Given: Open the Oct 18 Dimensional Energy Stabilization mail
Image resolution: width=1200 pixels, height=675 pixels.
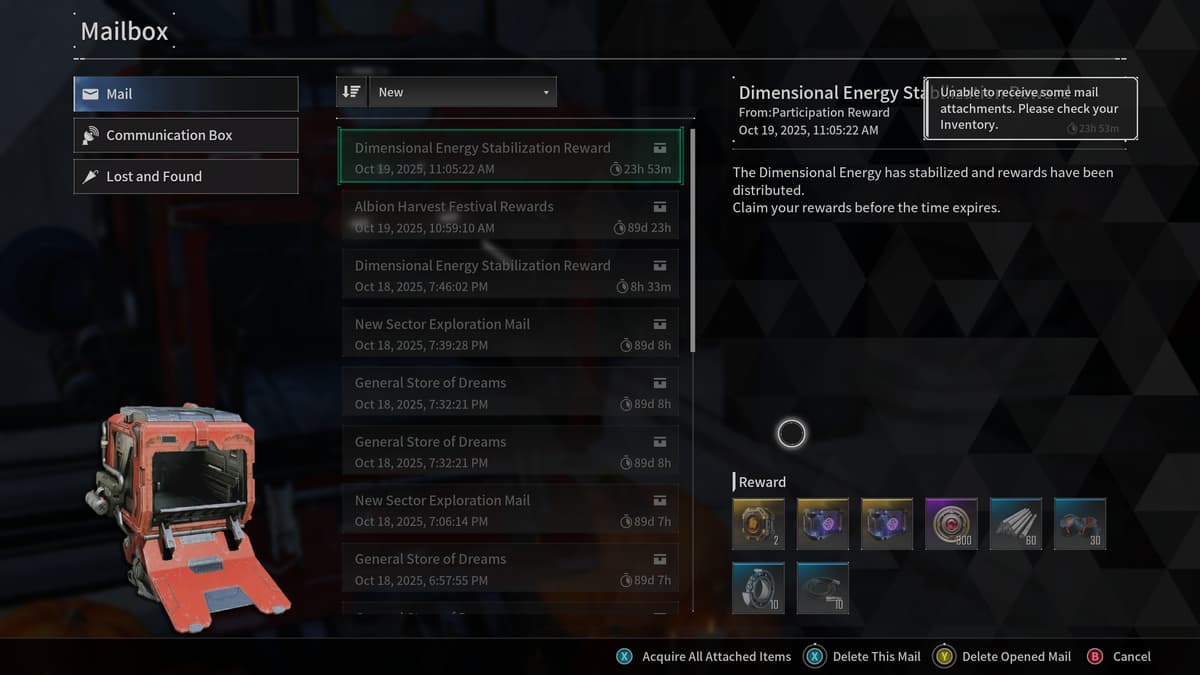Looking at the screenshot, I should coord(510,275).
